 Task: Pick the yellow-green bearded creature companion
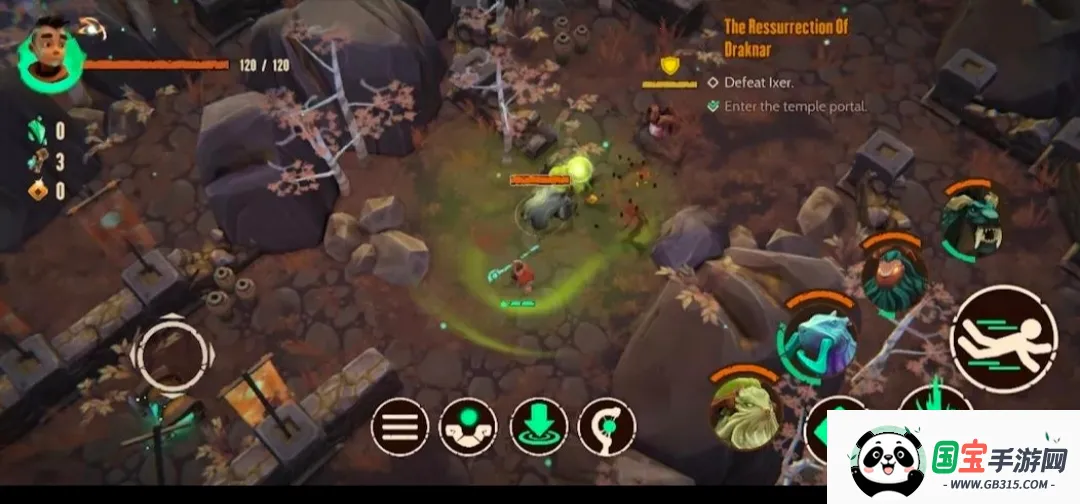[746, 408]
